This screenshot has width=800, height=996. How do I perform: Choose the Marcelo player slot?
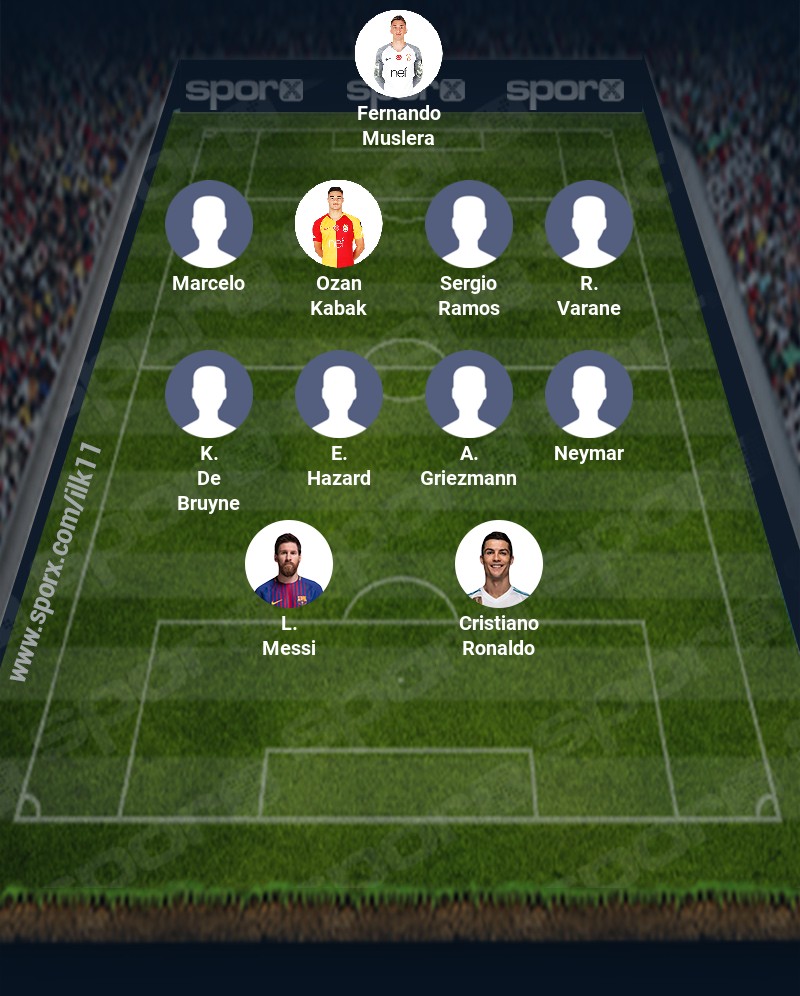pyautogui.click(x=209, y=224)
